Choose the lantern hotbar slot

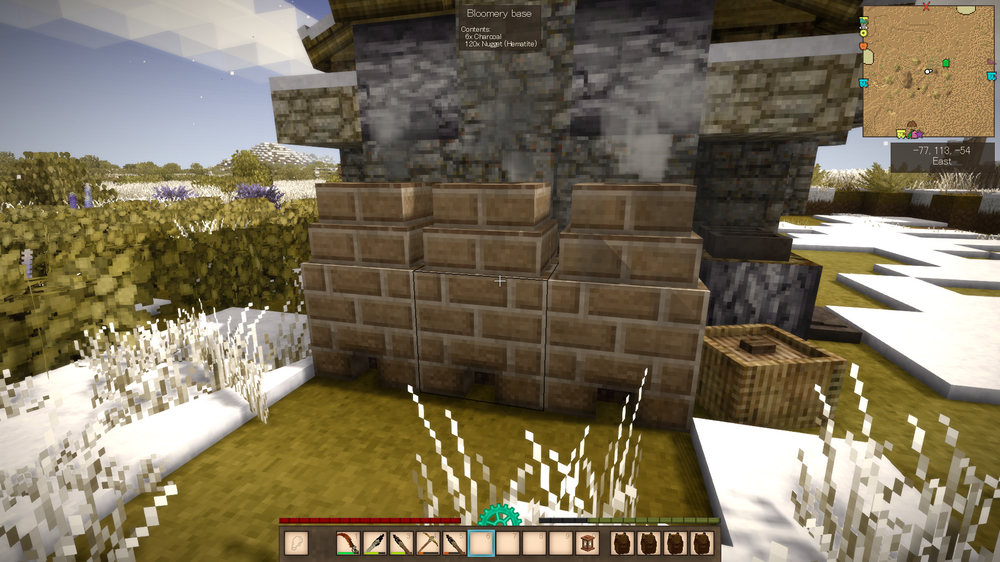click(587, 543)
